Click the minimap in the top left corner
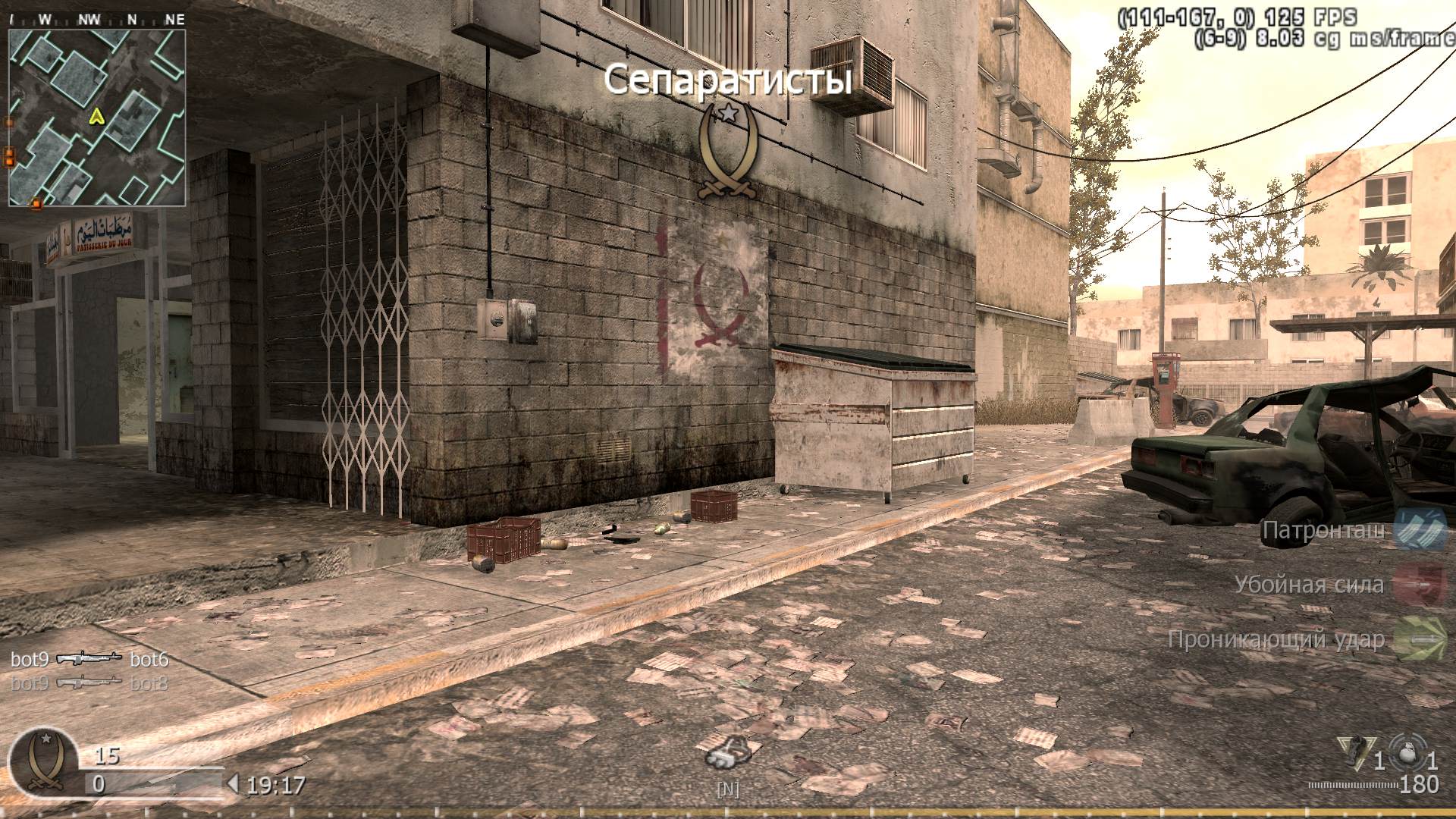1456x819 pixels. tap(97, 119)
